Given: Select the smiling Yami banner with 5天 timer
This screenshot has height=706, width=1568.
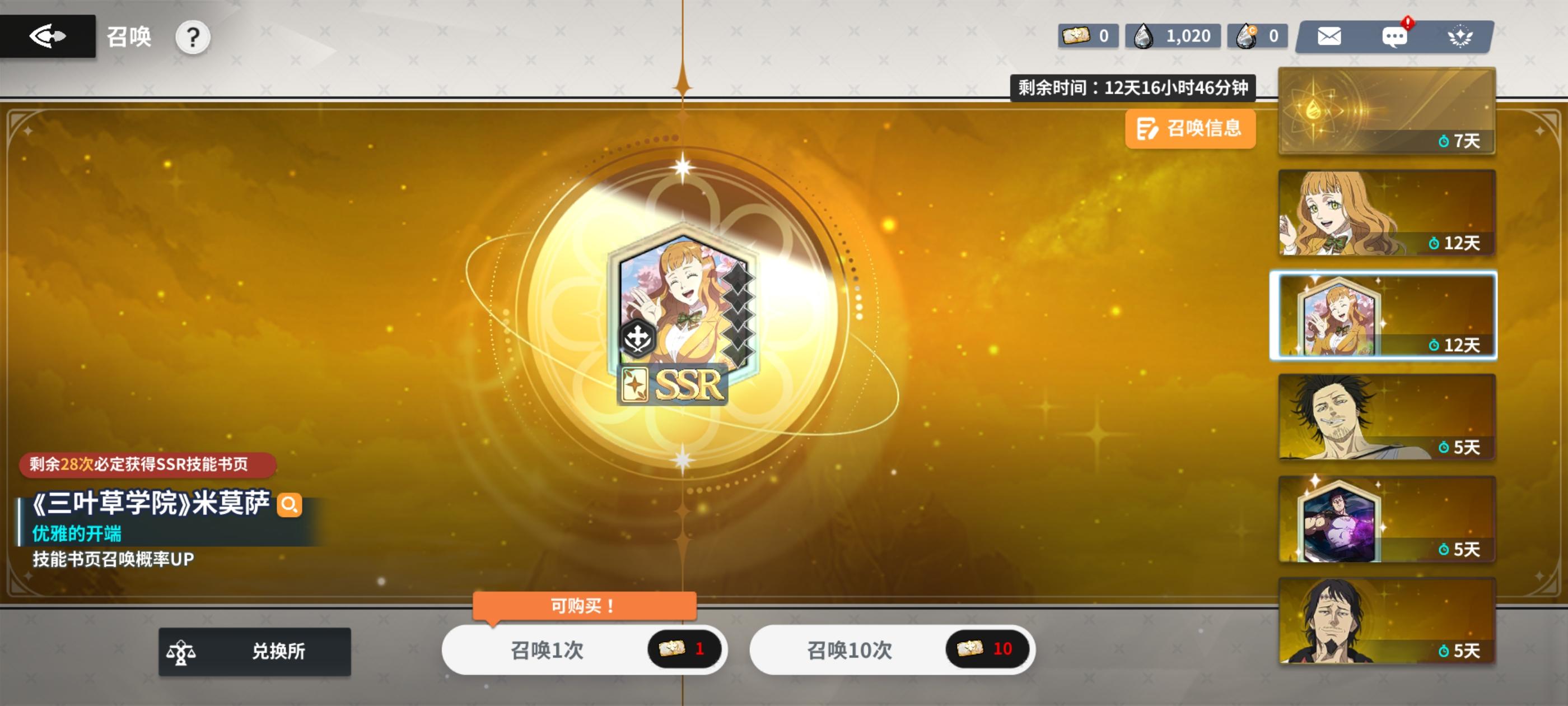Looking at the screenshot, I should pos(1385,419).
